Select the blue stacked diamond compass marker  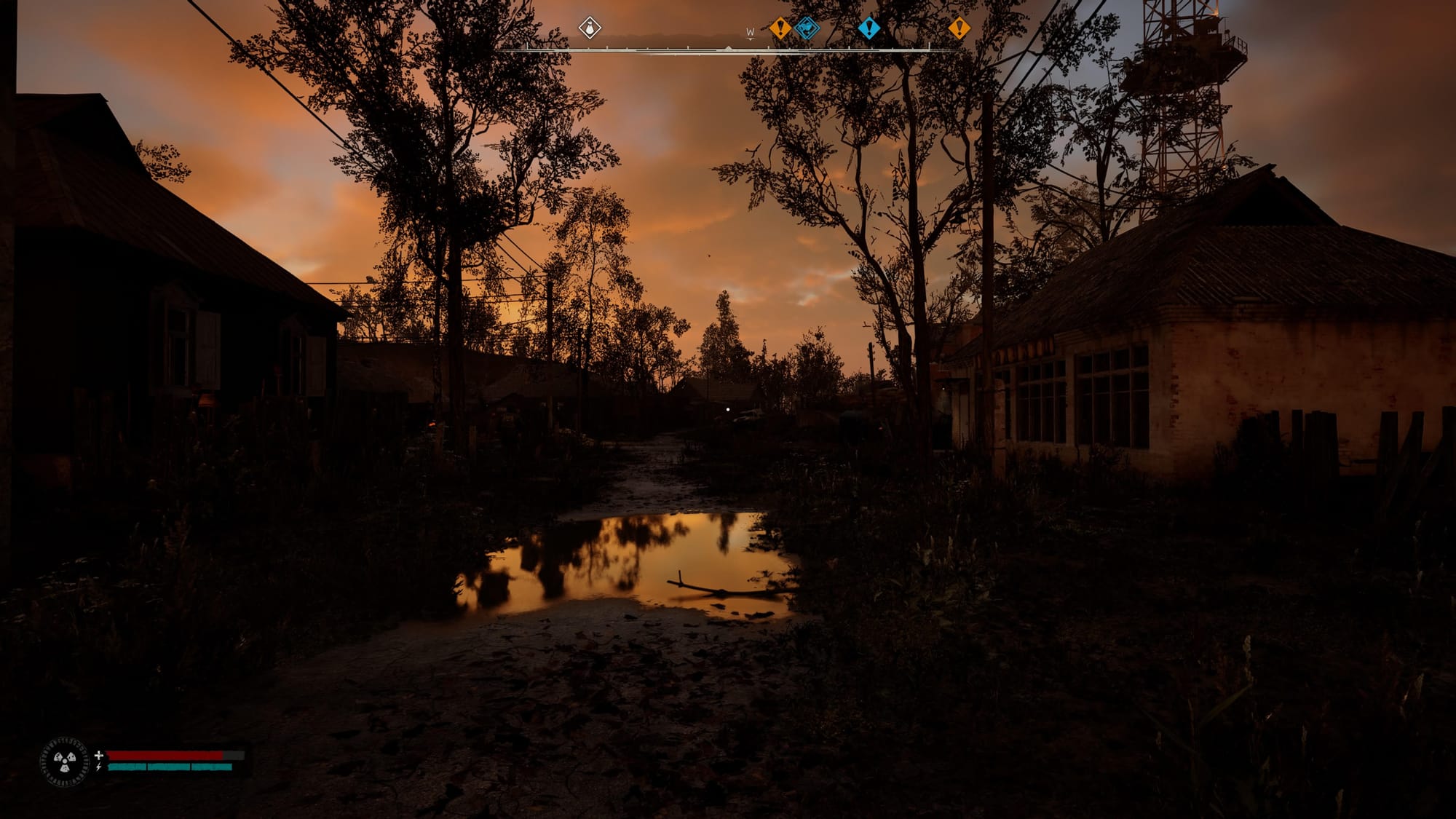807,28
